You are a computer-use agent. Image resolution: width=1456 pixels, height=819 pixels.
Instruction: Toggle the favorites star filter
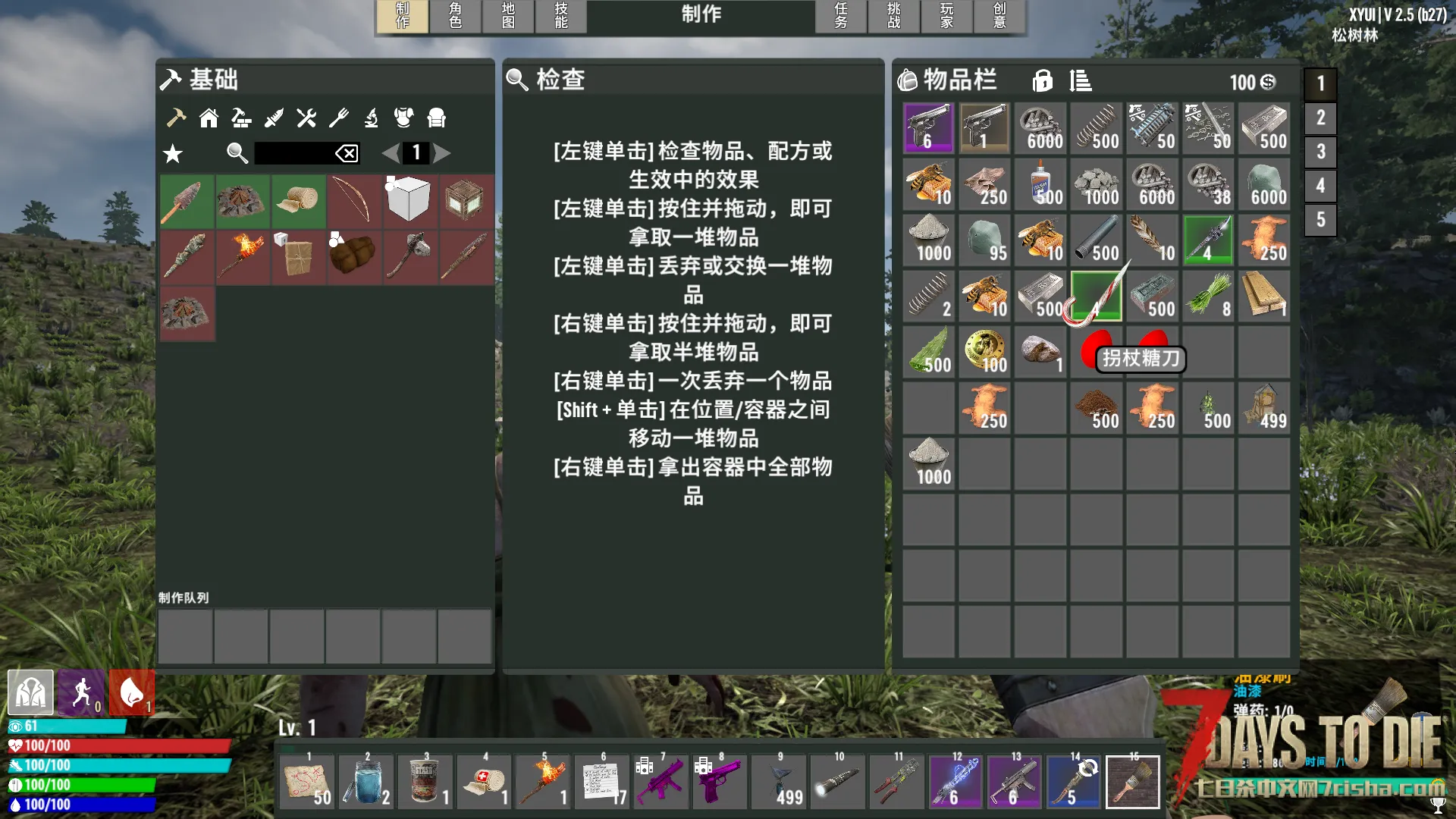pyautogui.click(x=173, y=154)
